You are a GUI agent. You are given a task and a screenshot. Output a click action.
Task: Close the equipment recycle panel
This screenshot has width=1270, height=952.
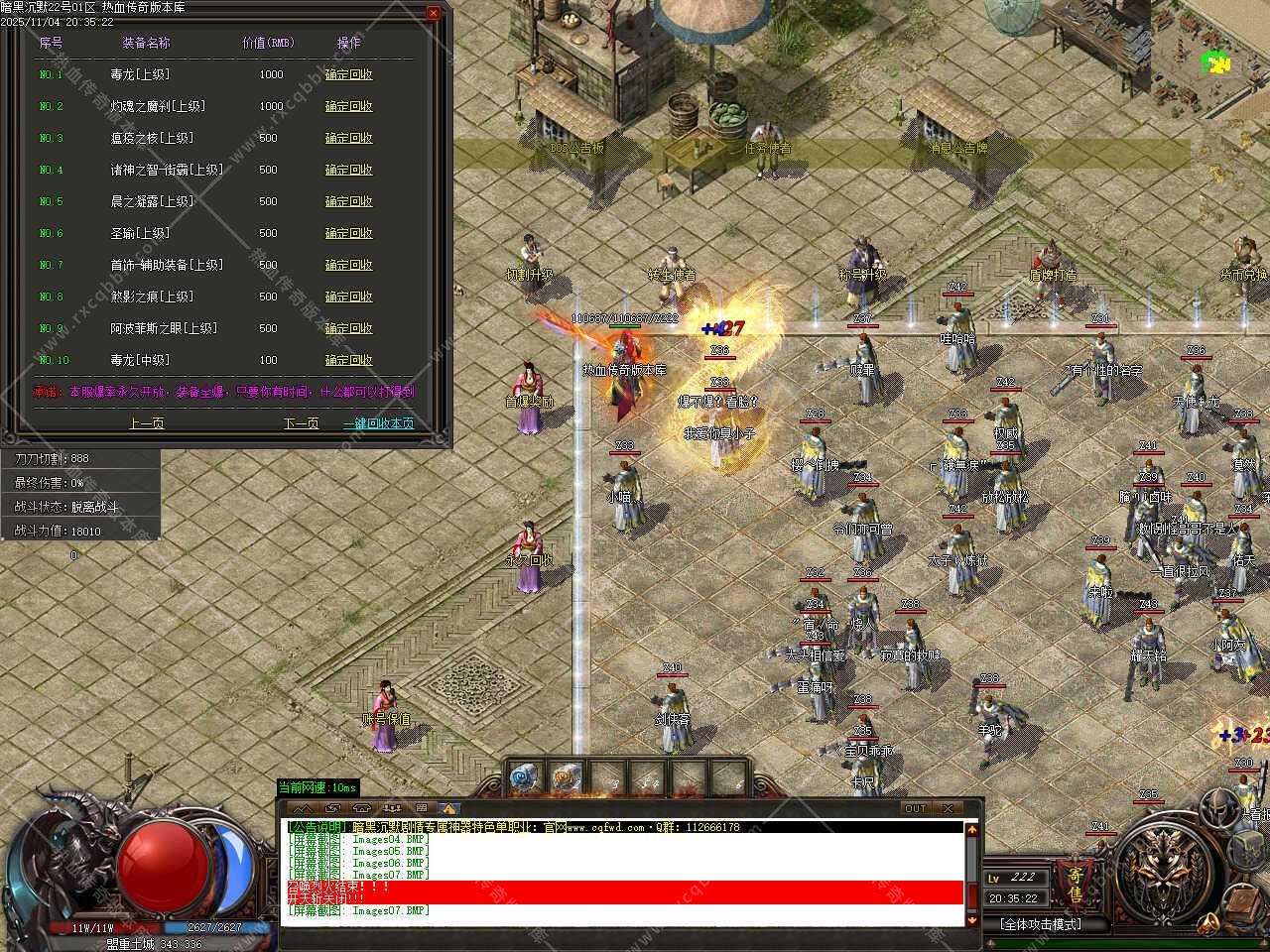(434, 13)
